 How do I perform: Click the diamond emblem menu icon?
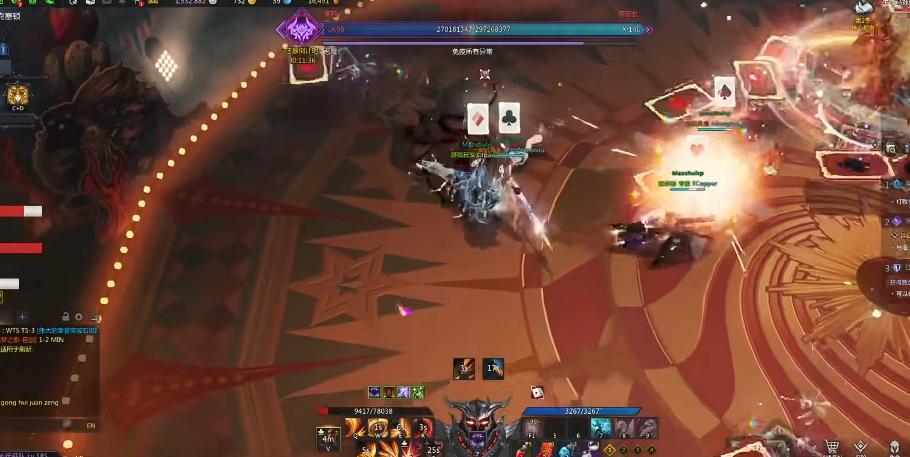click(862, 447)
